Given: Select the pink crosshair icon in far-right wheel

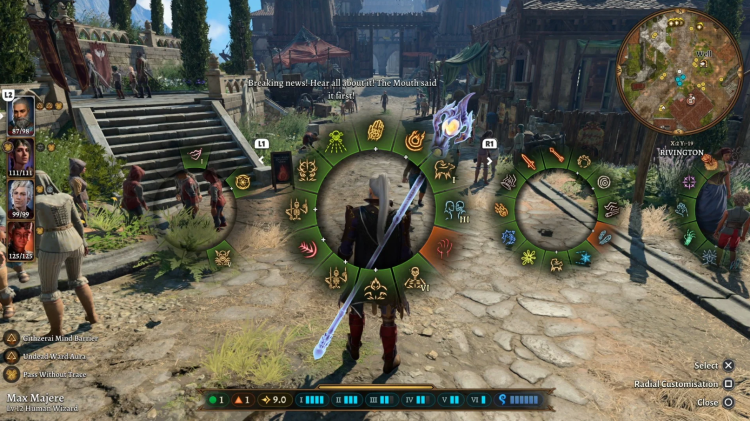Looking at the screenshot, I should [689, 182].
